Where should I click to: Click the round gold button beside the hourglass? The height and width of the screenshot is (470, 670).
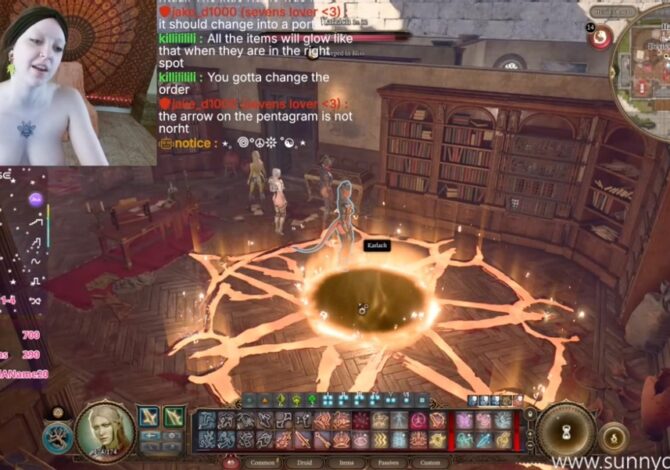tap(615, 436)
